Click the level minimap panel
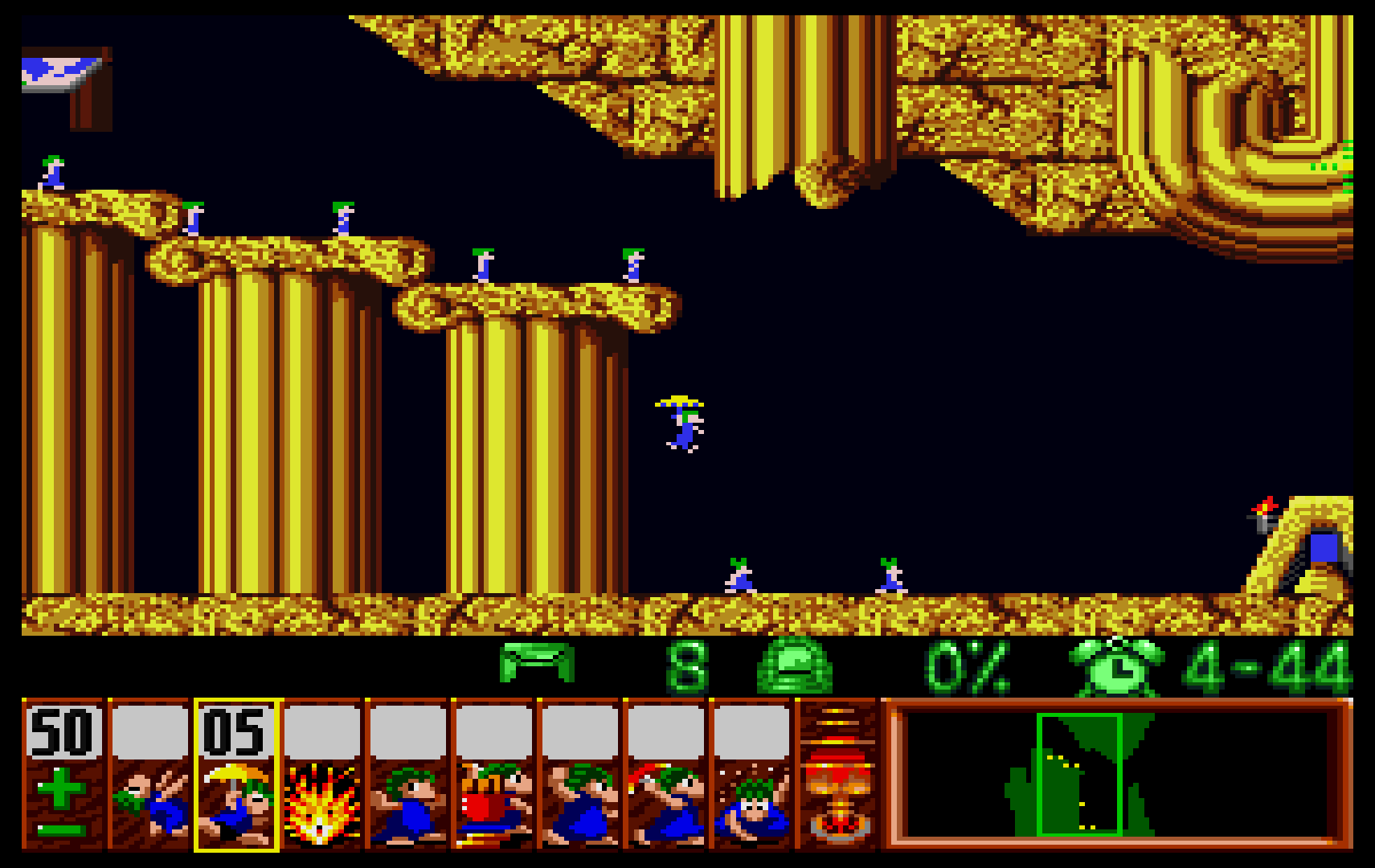Image resolution: width=1375 pixels, height=868 pixels. 1117,774
